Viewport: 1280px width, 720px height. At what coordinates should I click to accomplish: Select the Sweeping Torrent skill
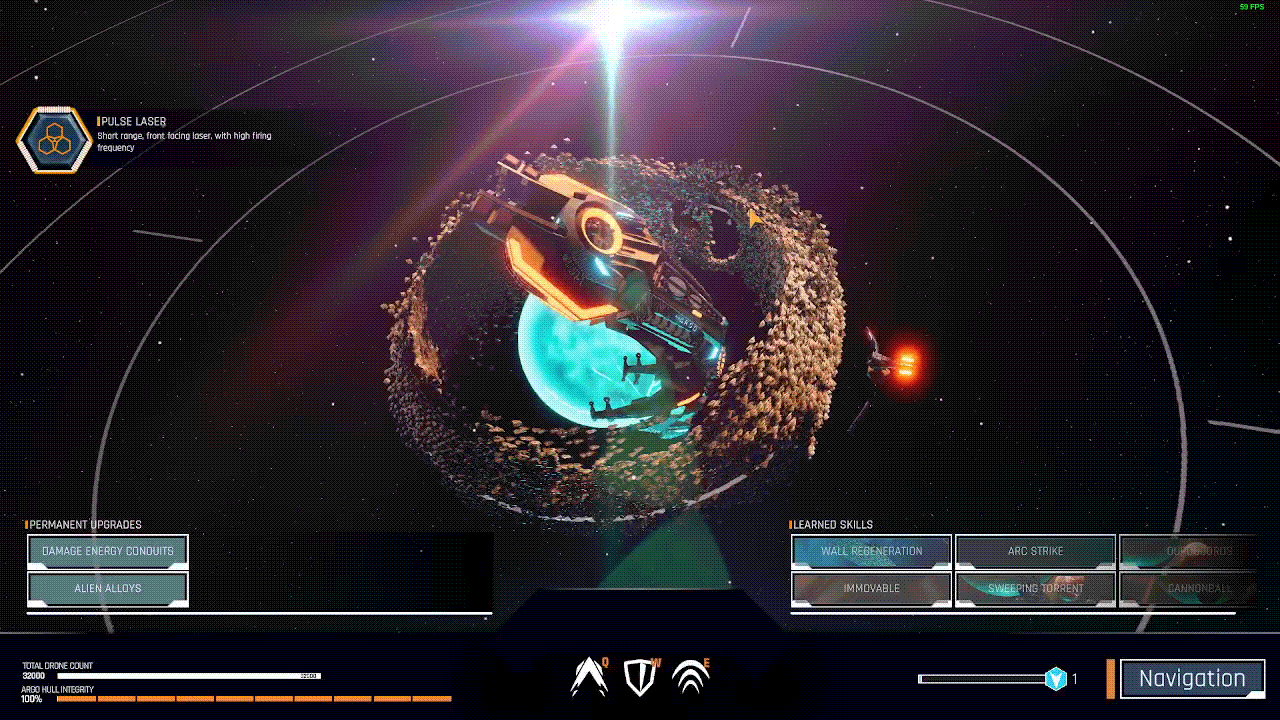pyautogui.click(x=1035, y=589)
